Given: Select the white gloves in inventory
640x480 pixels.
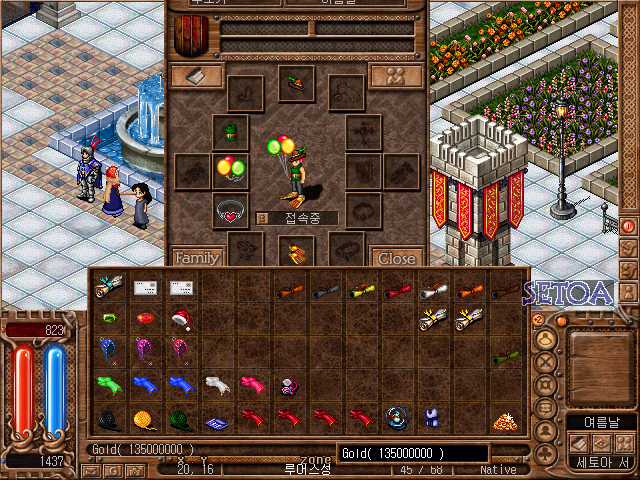Looking at the screenshot, I should pos(217,384).
